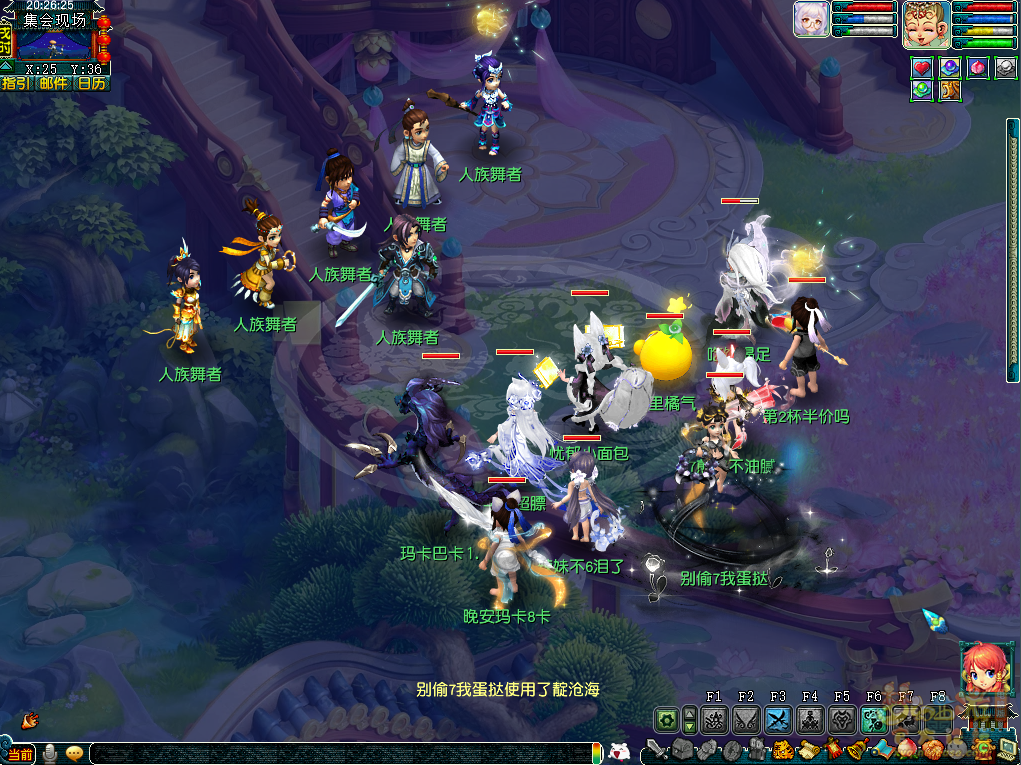This screenshot has width=1021, height=765.
Task: Open the player character portrait
Action: point(926,25)
